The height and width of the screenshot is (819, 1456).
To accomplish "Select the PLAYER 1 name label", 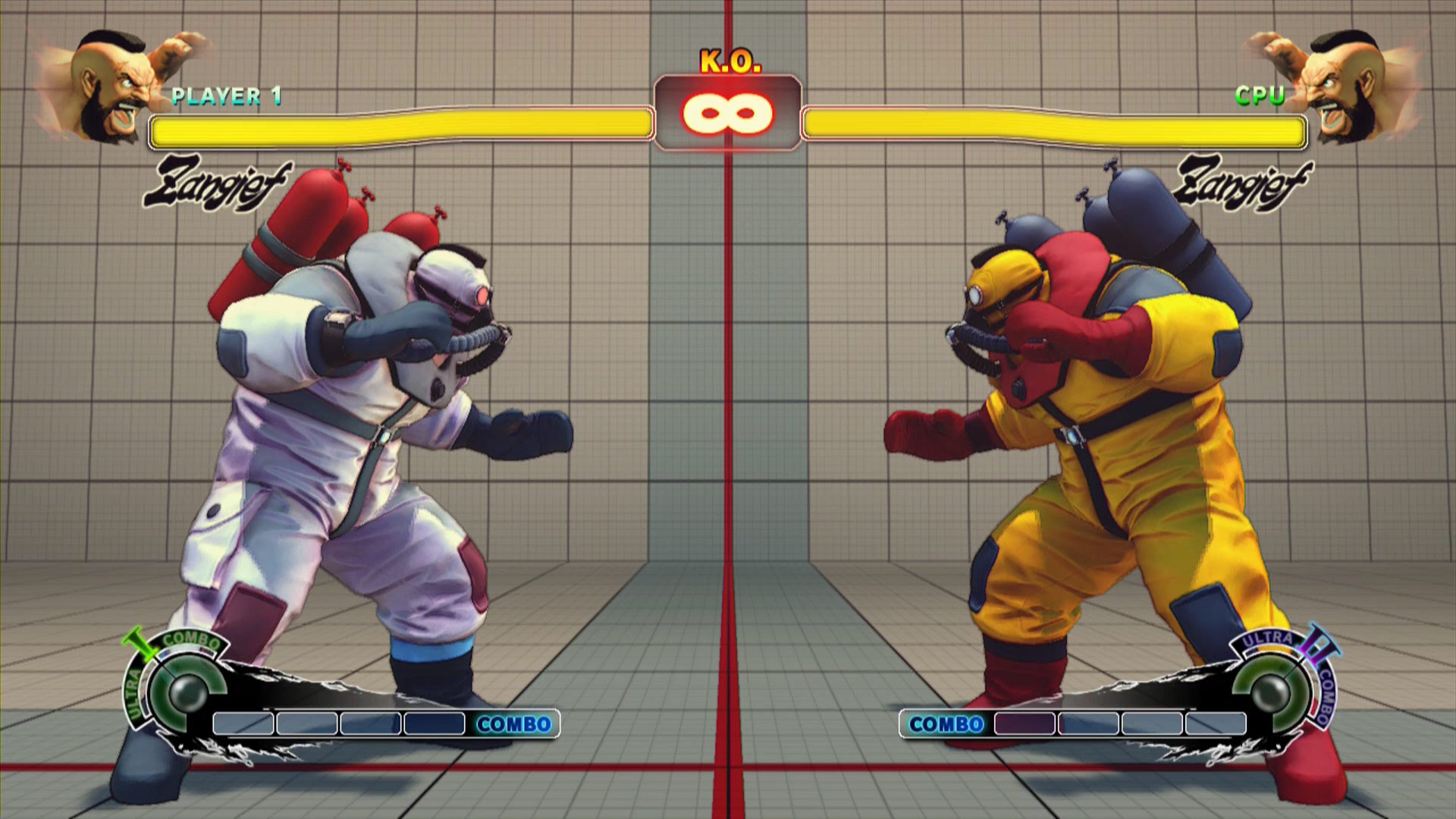I will pyautogui.click(x=226, y=96).
